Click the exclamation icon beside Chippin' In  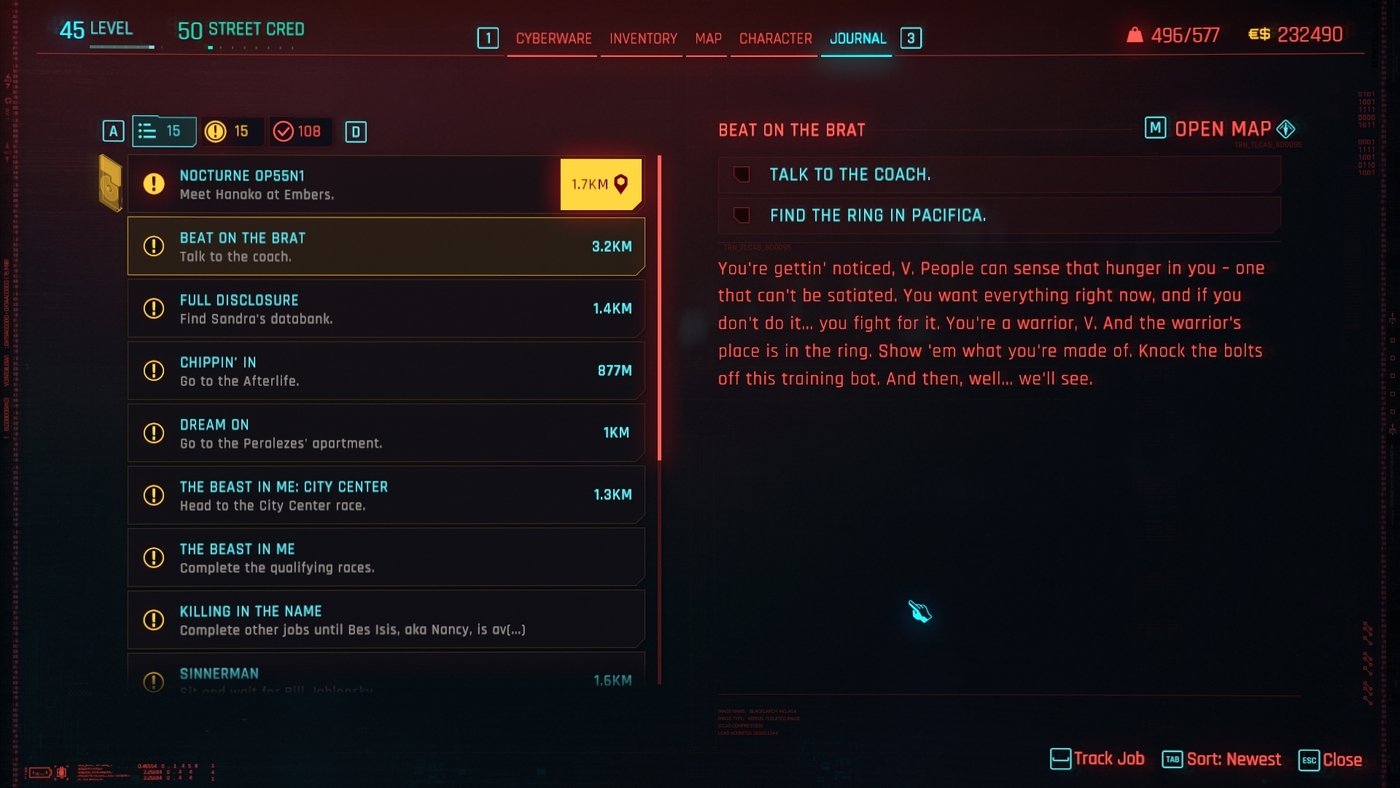point(153,370)
